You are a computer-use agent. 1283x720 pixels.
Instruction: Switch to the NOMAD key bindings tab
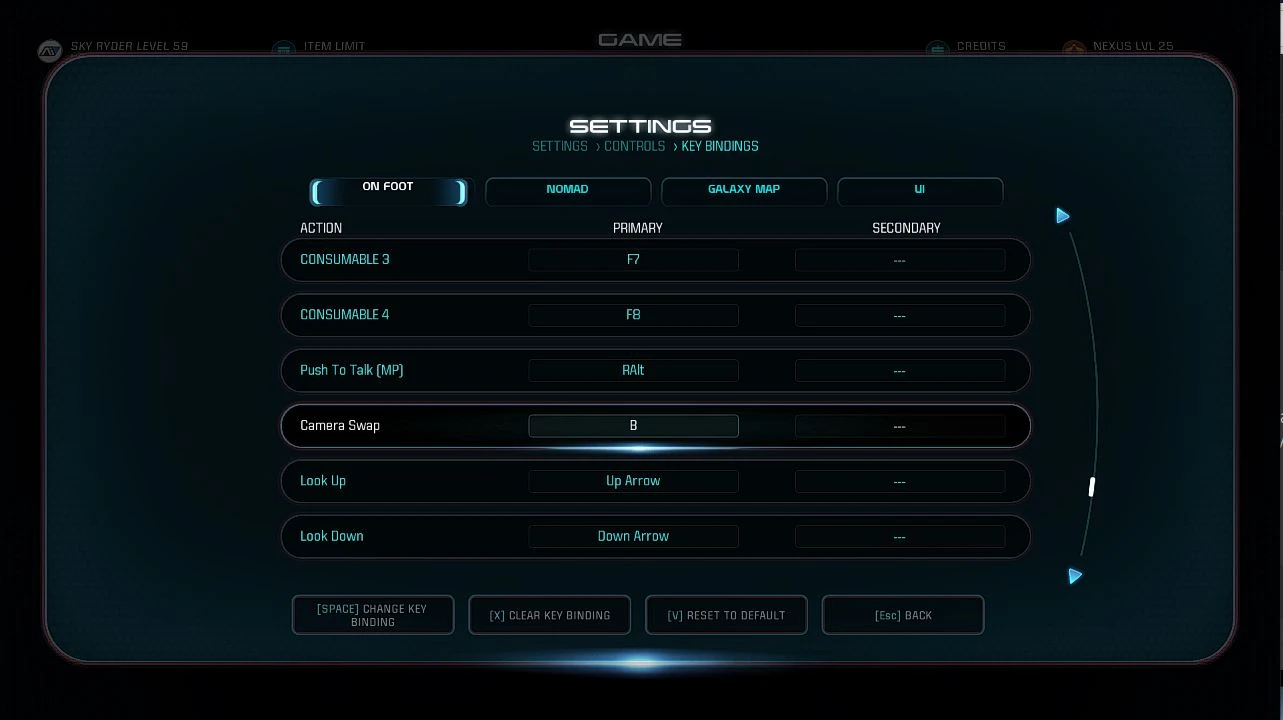[x=568, y=190]
